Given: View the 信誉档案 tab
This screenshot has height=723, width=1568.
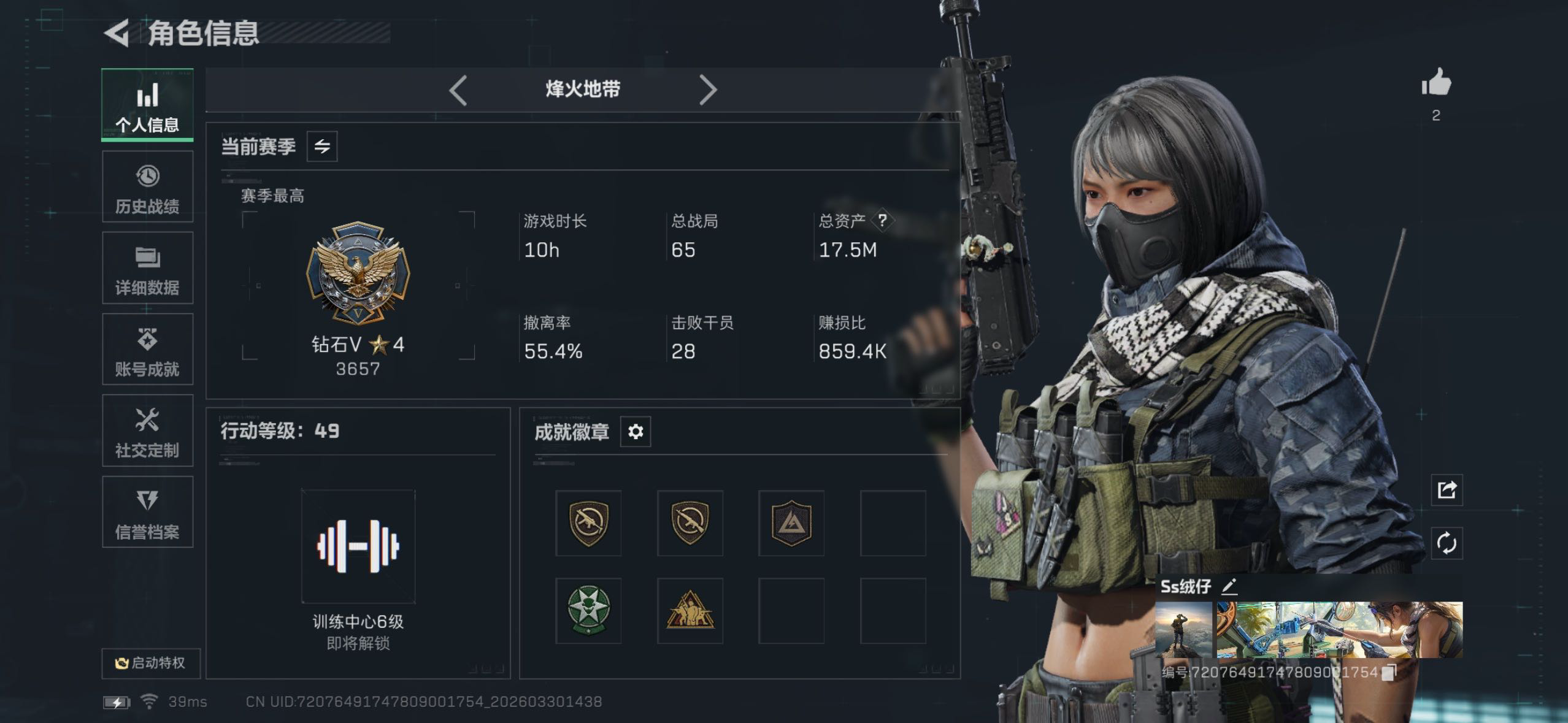Looking at the screenshot, I should [x=147, y=513].
